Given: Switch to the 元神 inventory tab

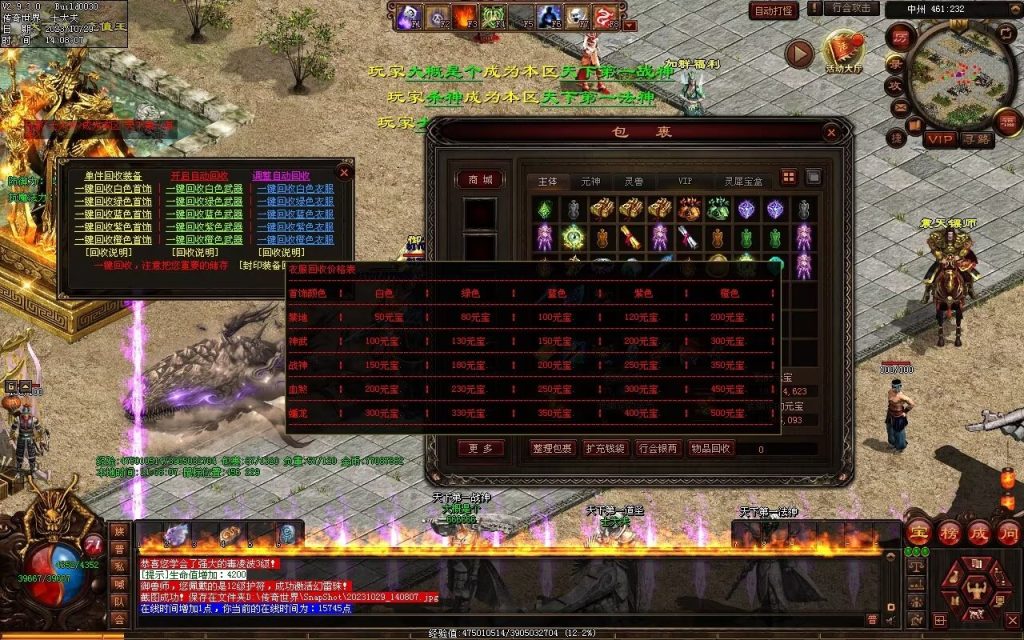Looking at the screenshot, I should 590,182.
